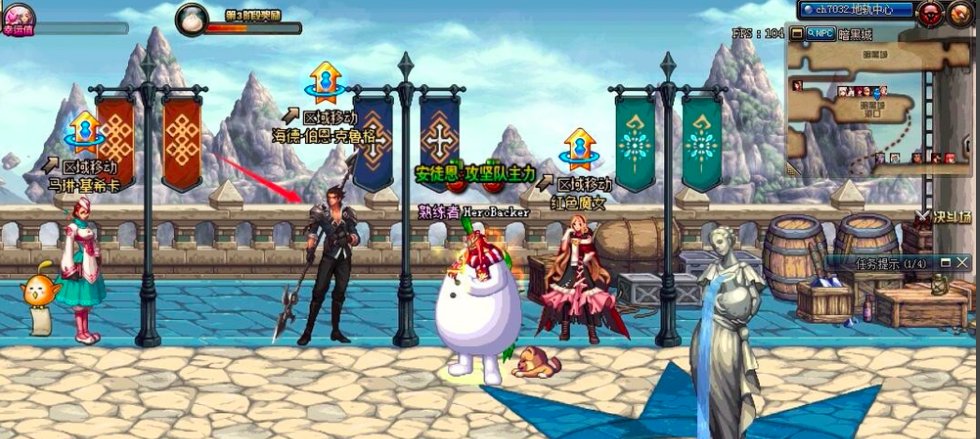This screenshot has height=439, width=980.
Task: Close the 任务提示 quest hint panel
Action: (963, 262)
